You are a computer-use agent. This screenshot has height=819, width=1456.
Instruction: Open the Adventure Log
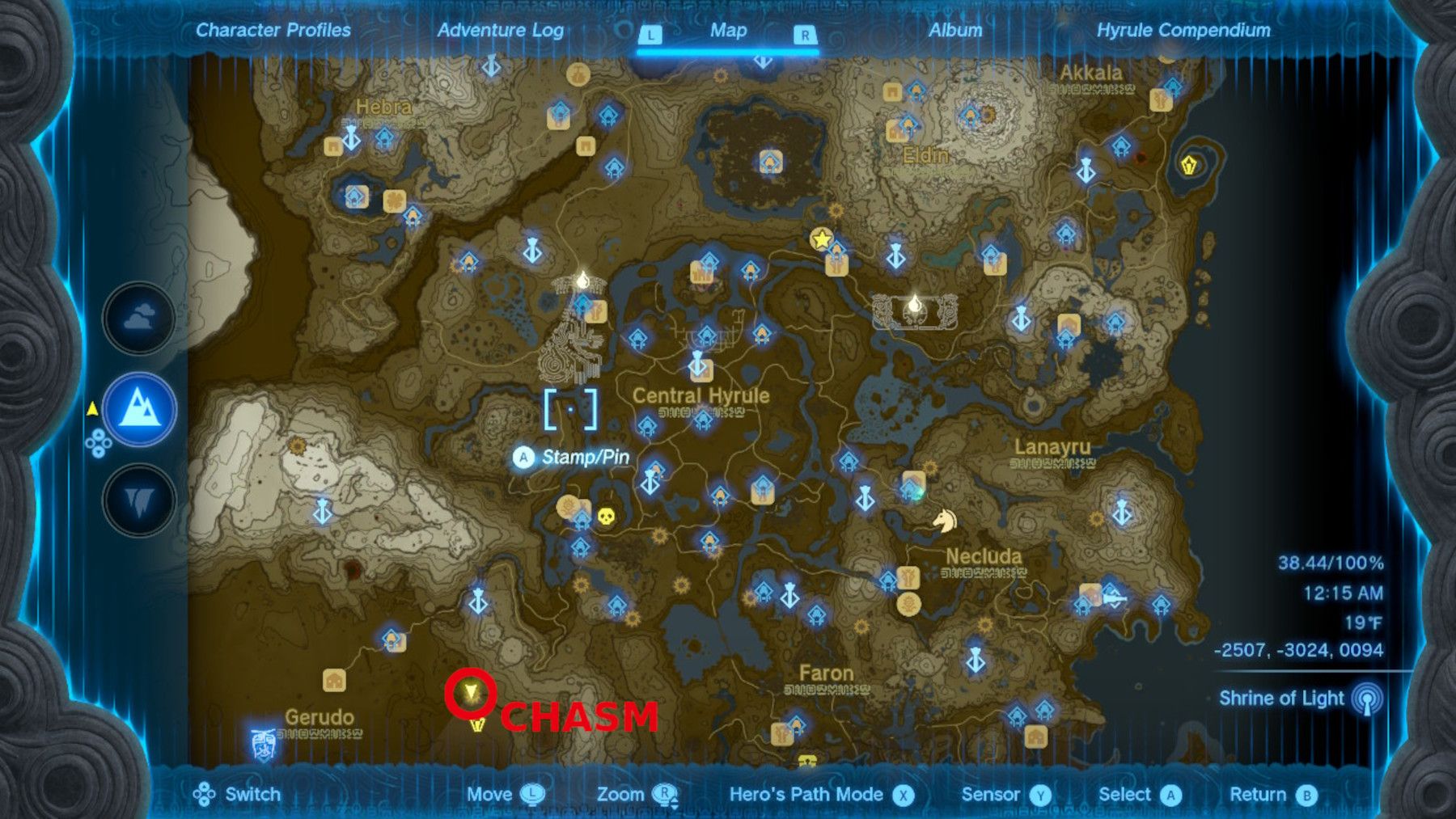coord(500,32)
